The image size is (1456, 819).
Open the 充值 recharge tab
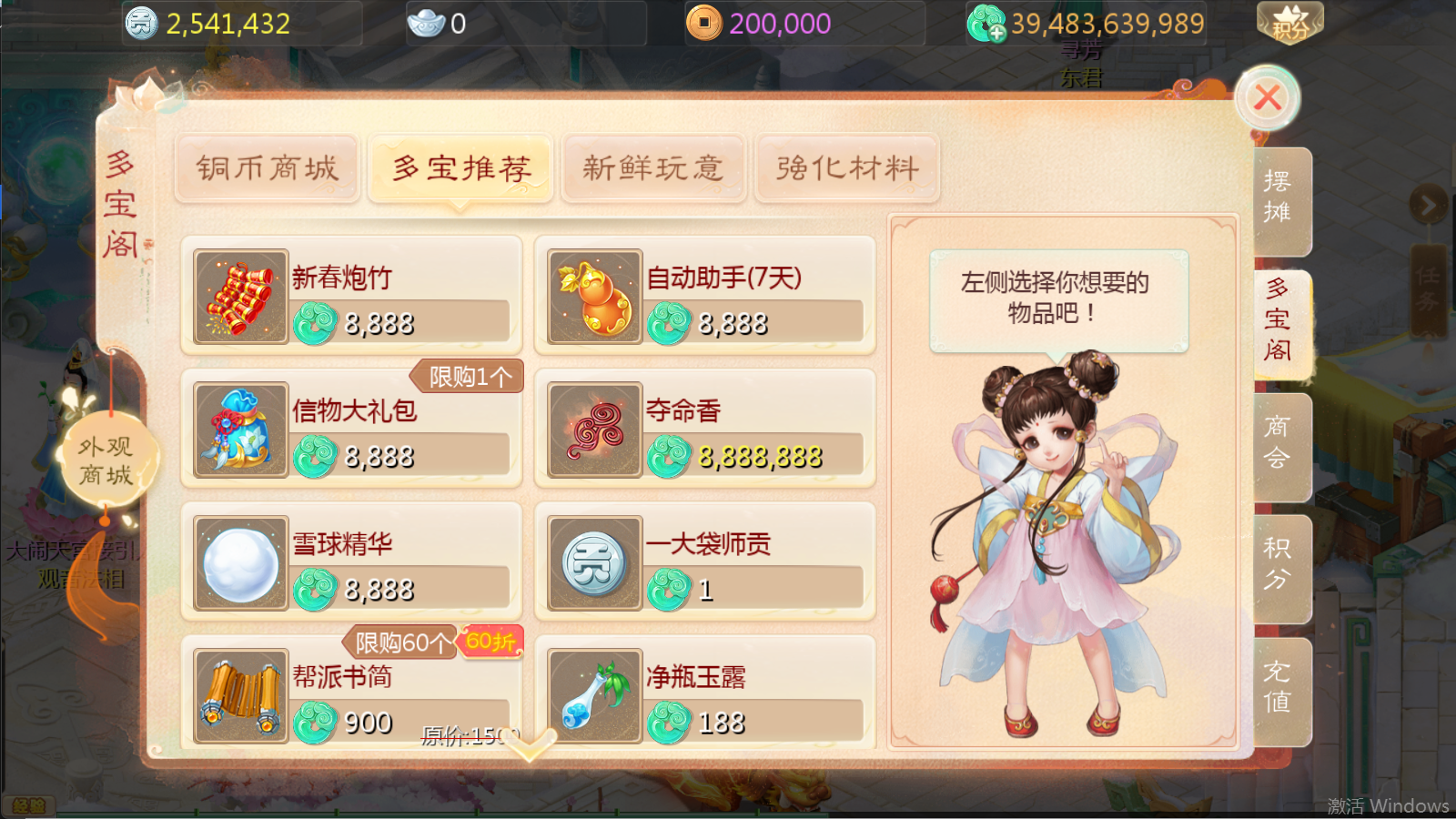click(1279, 688)
